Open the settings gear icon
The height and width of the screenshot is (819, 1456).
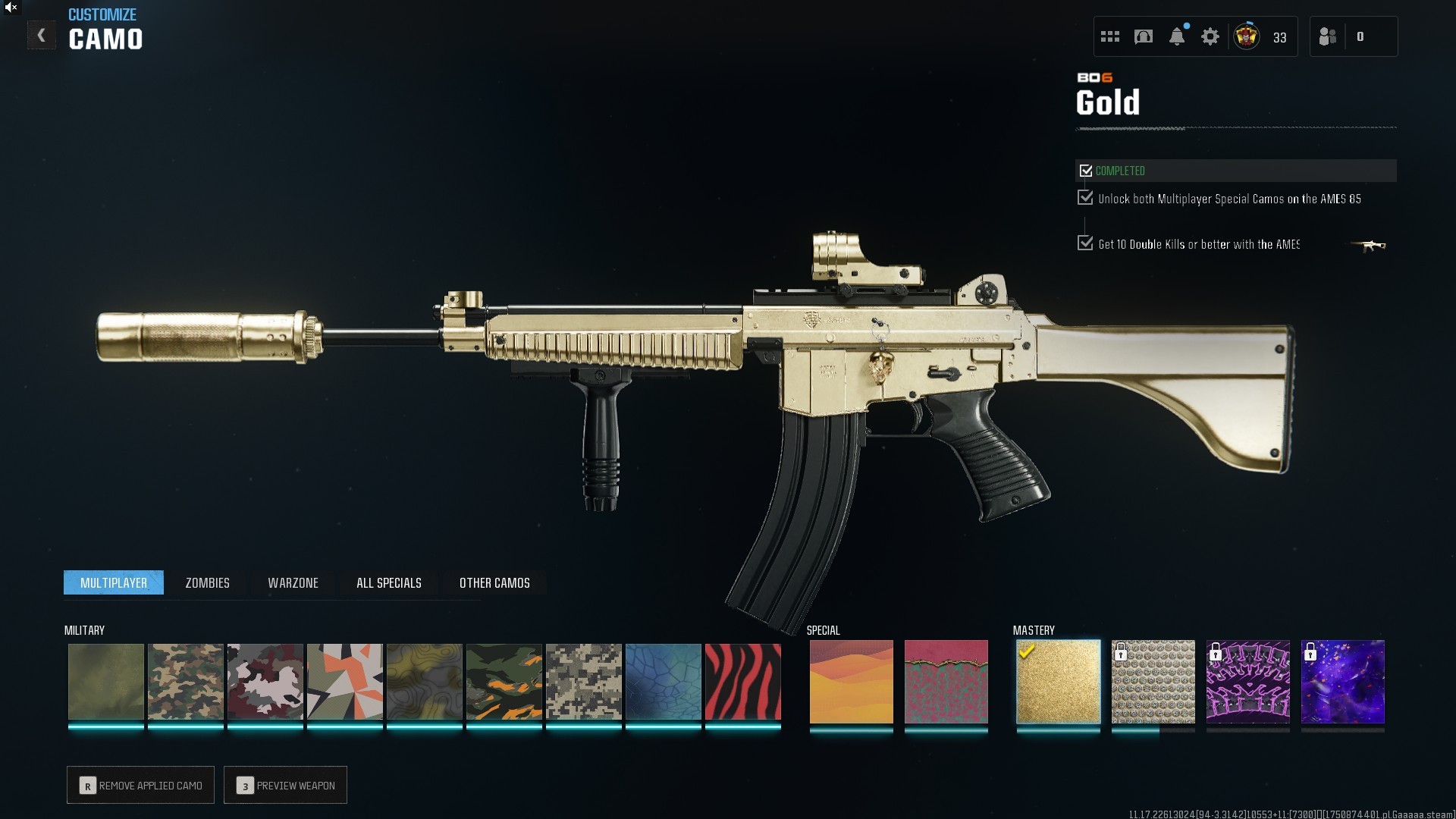point(1210,36)
